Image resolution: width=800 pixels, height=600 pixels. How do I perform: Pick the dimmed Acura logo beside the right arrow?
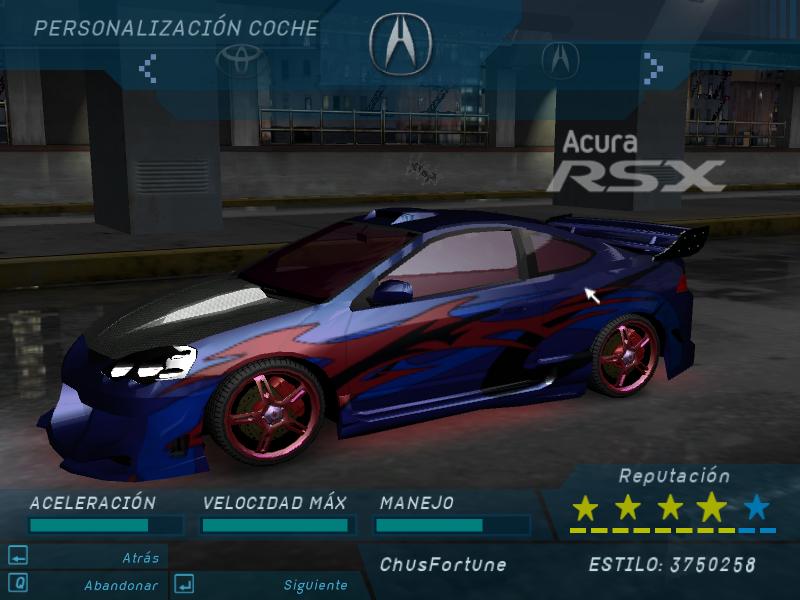560,59
